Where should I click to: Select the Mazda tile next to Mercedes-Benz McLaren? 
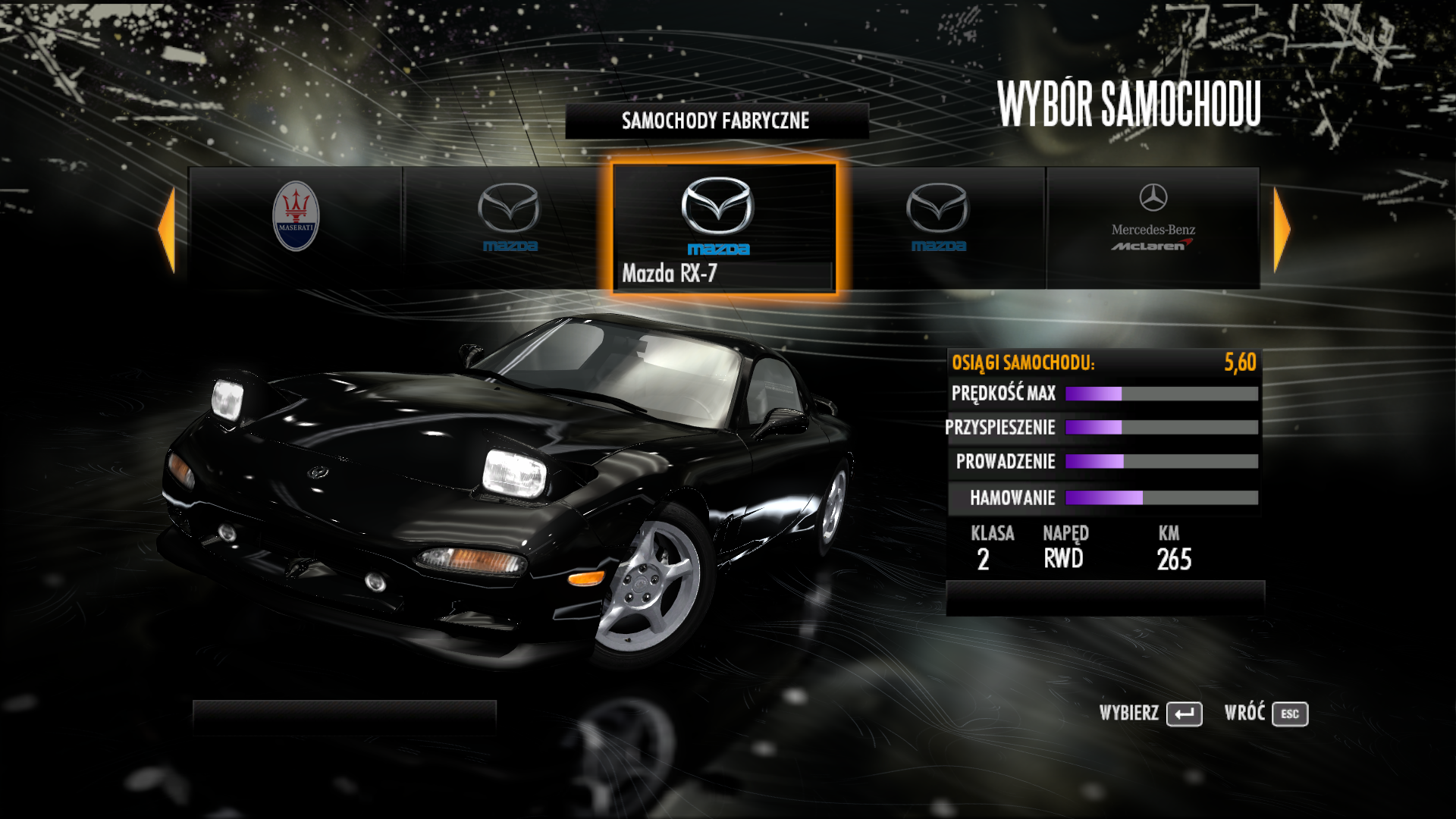point(938,226)
